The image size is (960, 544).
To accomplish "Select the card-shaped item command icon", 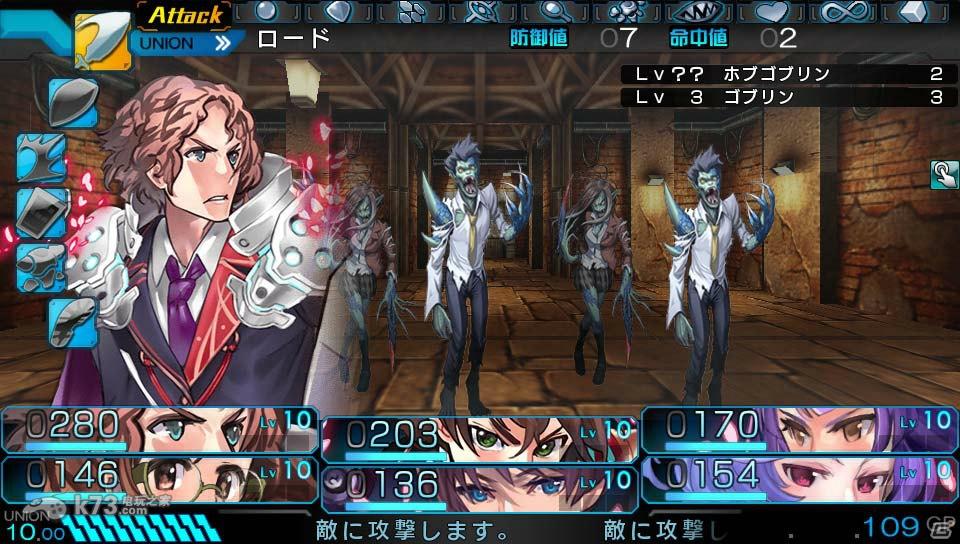I will [42, 212].
